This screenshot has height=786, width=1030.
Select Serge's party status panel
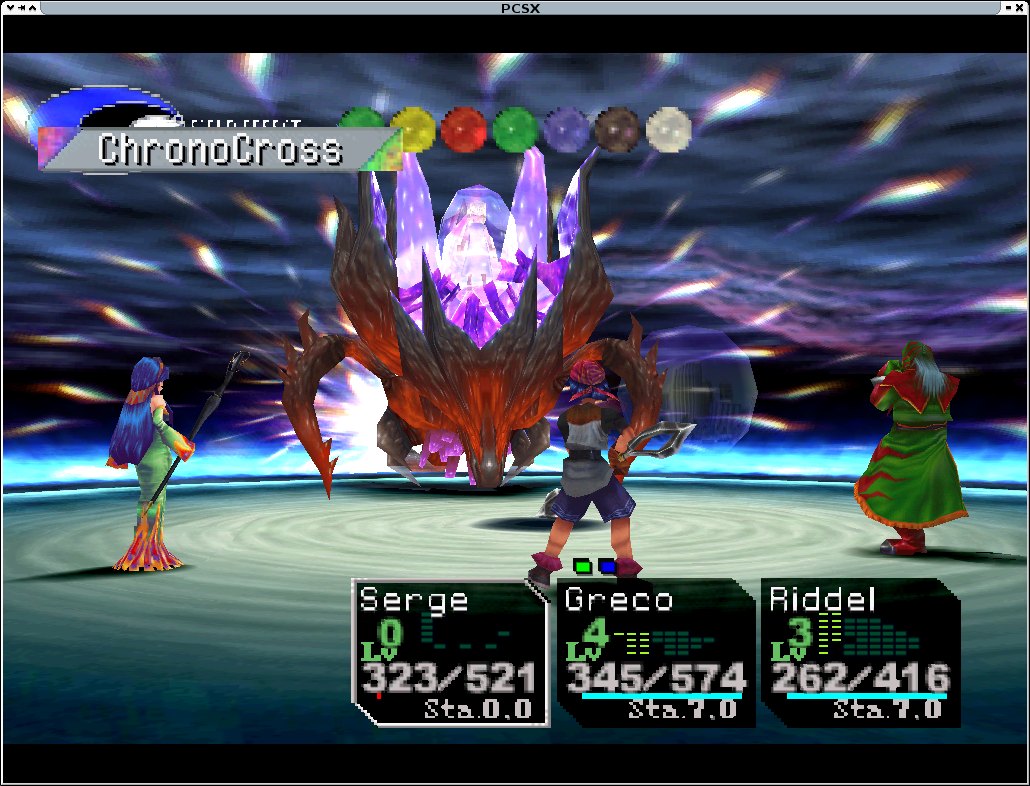pyautogui.click(x=450, y=652)
